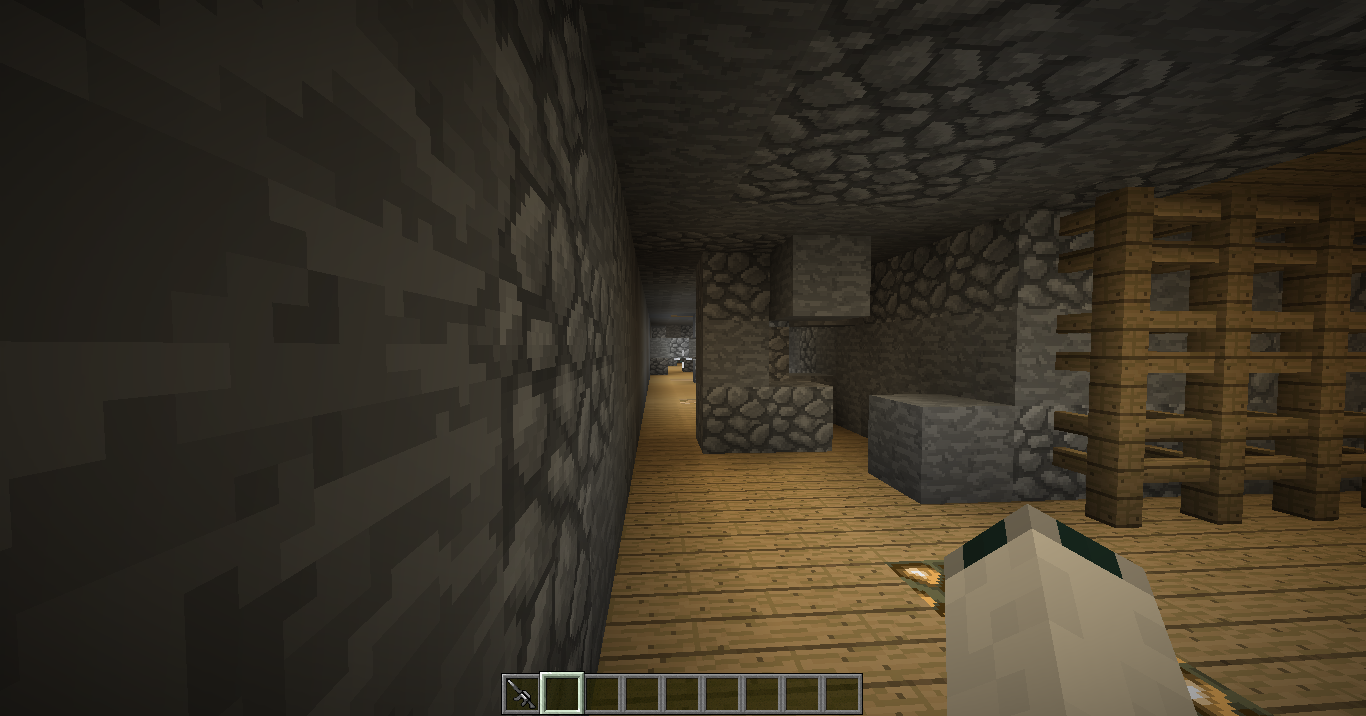Select the gun item hotbar slot
Image resolution: width=1366 pixels, height=716 pixels.
tap(521, 693)
